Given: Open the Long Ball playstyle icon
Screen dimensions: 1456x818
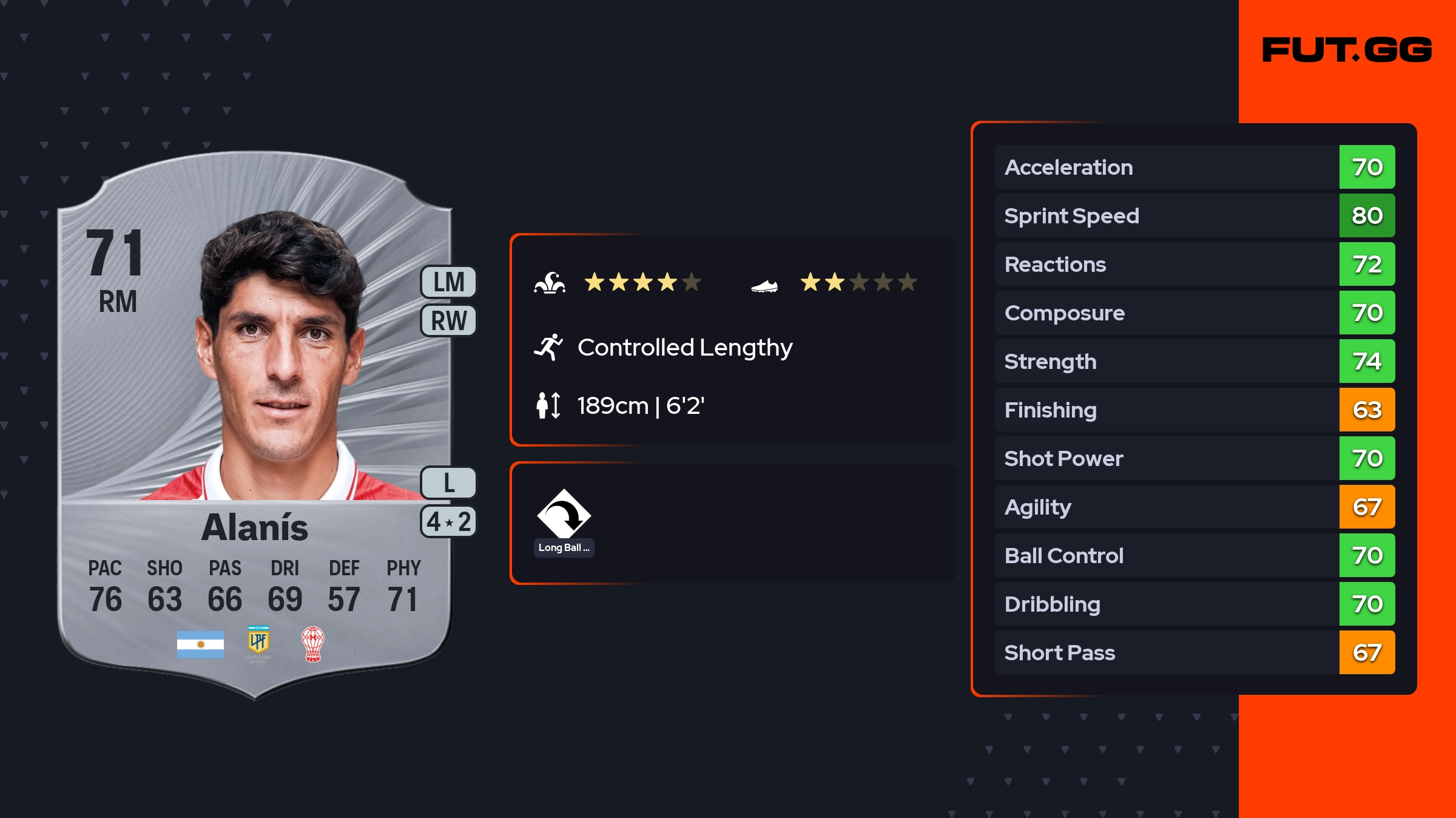Looking at the screenshot, I should 564,515.
